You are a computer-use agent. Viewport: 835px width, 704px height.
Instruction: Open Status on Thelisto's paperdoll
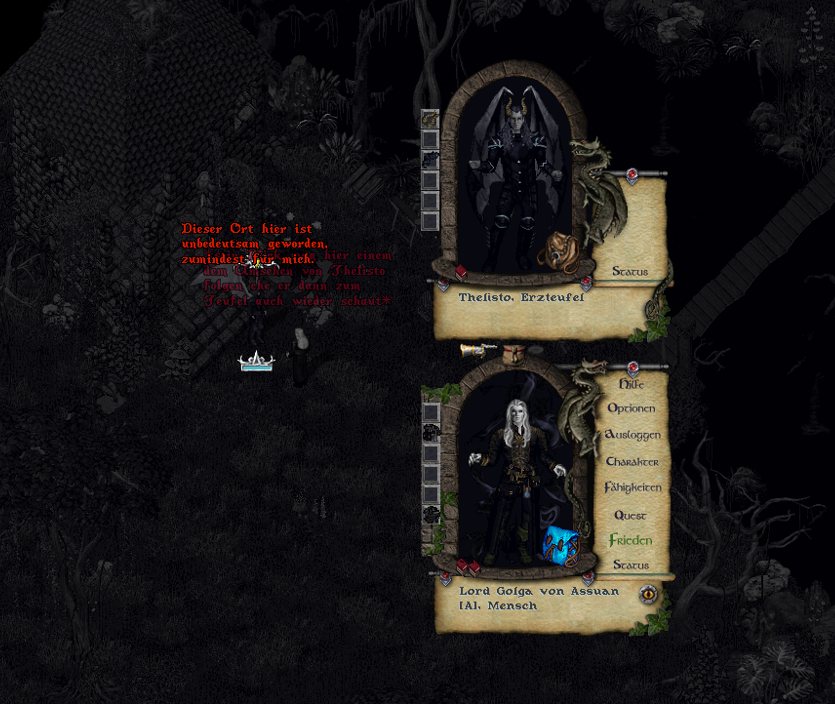(x=629, y=271)
